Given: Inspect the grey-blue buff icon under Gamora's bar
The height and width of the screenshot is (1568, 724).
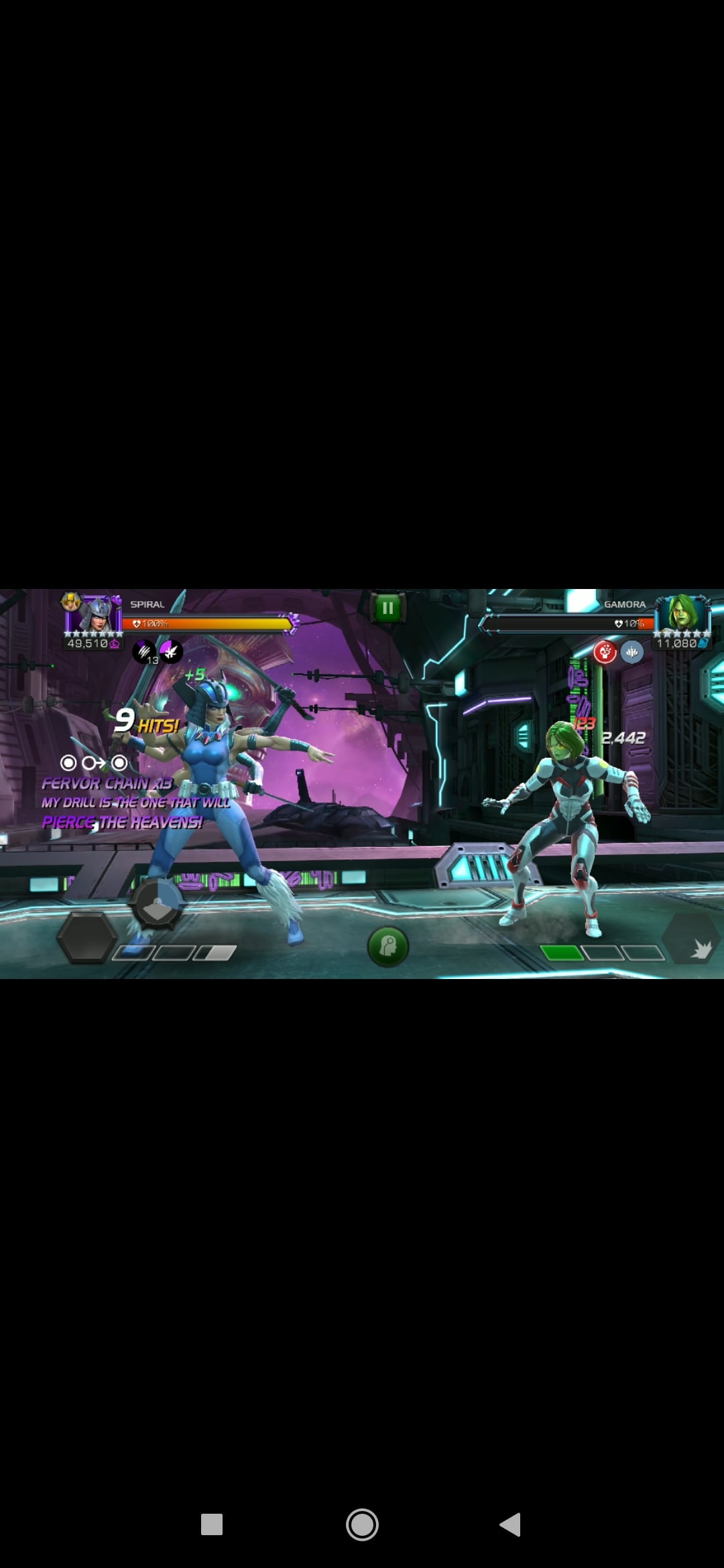Looking at the screenshot, I should tap(631, 651).
